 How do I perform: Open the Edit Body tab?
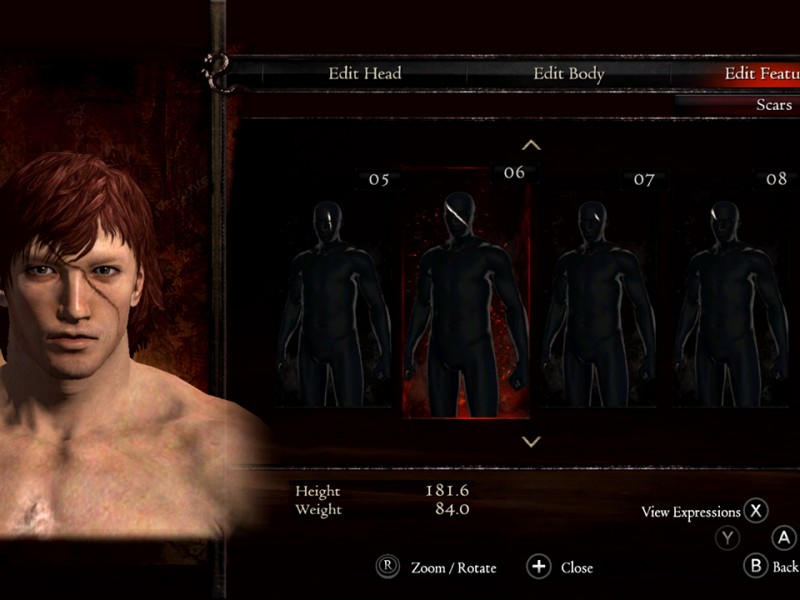tap(568, 73)
